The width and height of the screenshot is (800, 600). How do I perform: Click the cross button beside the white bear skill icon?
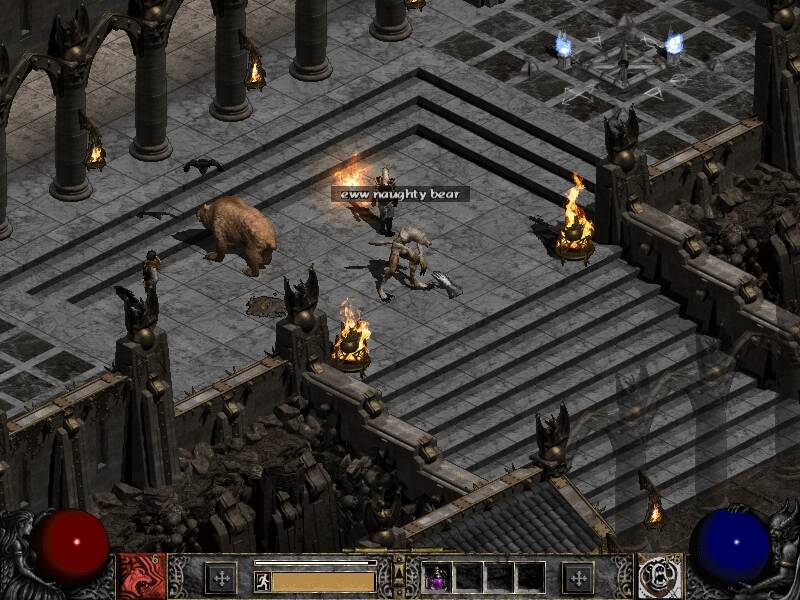pyautogui.click(x=578, y=577)
